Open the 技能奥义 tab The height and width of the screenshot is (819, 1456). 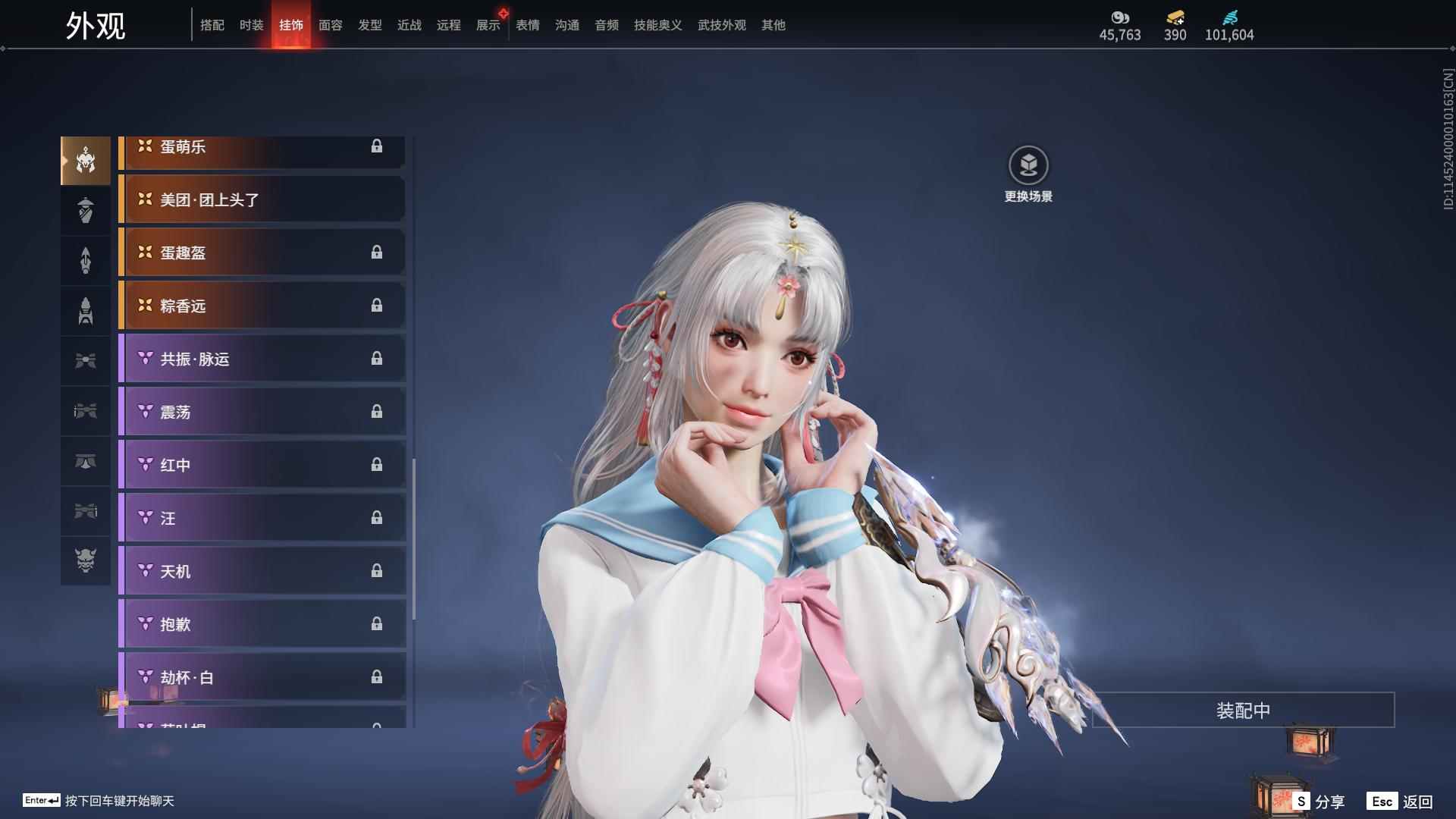pyautogui.click(x=657, y=25)
